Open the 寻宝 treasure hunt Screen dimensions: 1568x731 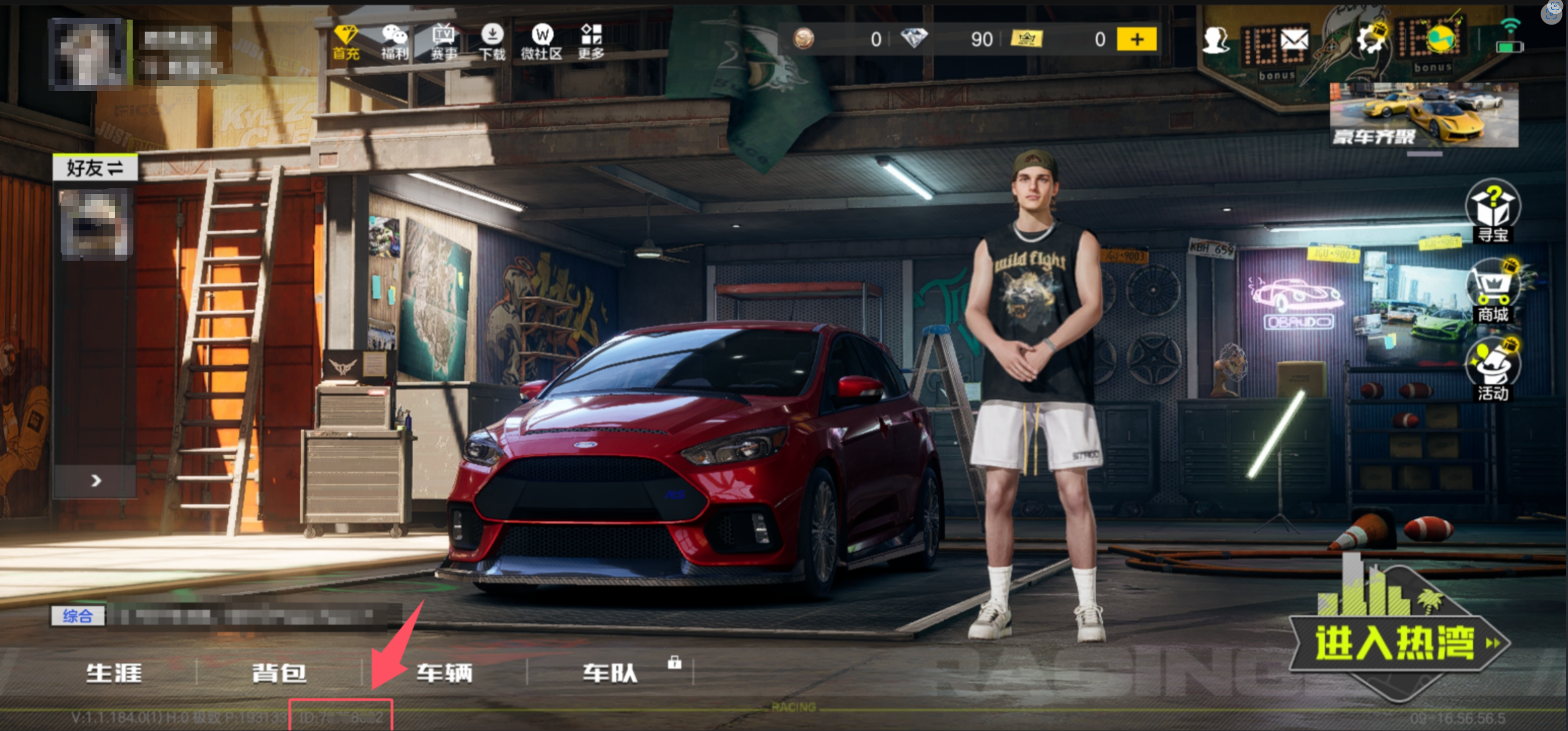1493,211
